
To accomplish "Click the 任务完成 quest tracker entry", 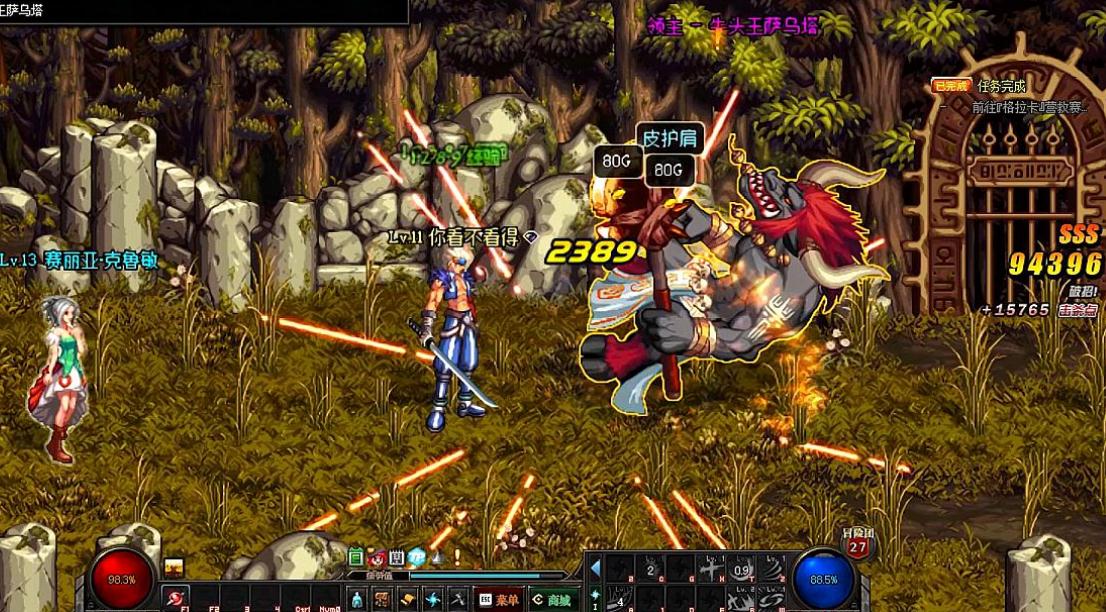I will [1001, 86].
